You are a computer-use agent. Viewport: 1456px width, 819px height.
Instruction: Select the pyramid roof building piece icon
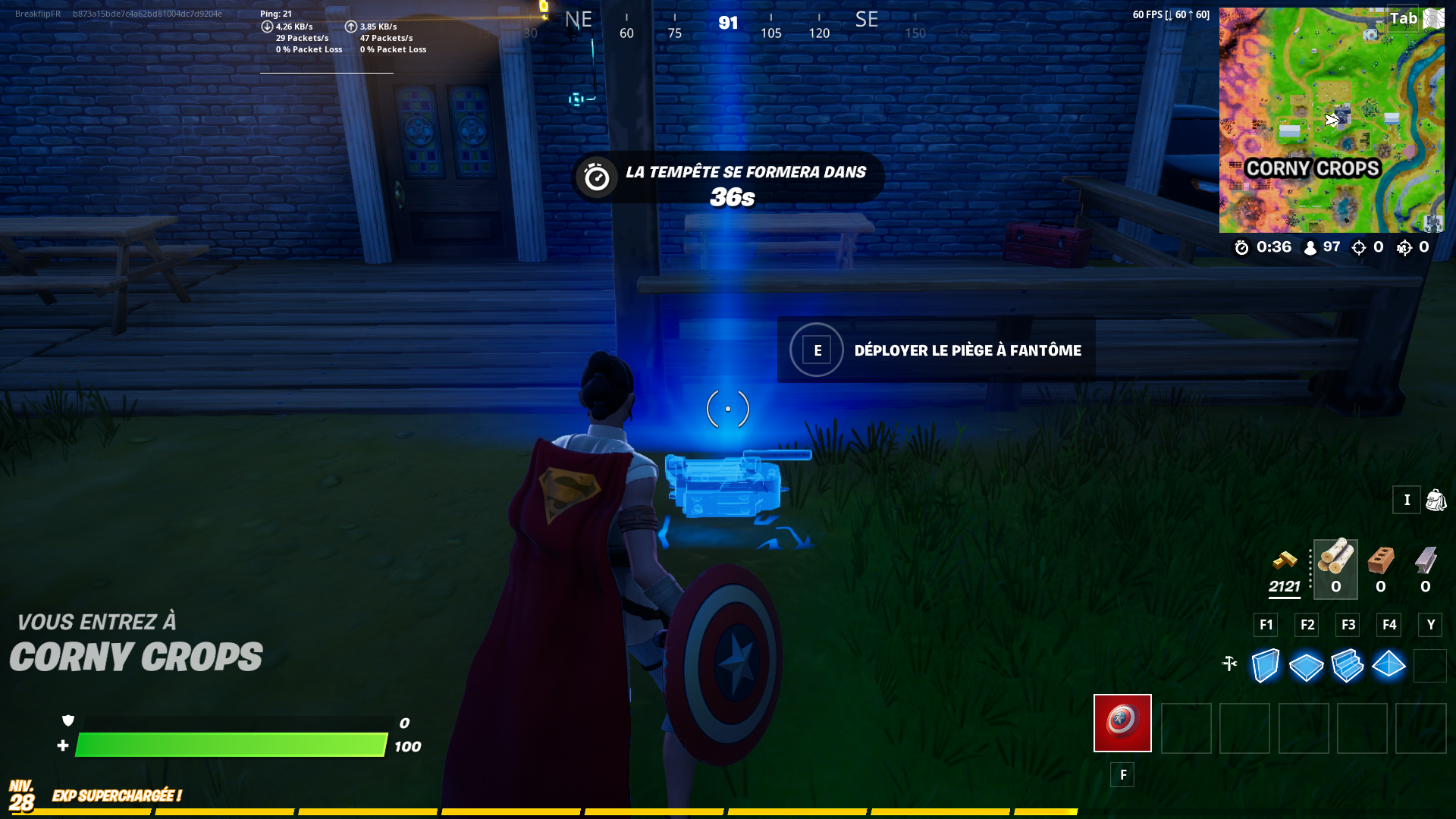1389,666
